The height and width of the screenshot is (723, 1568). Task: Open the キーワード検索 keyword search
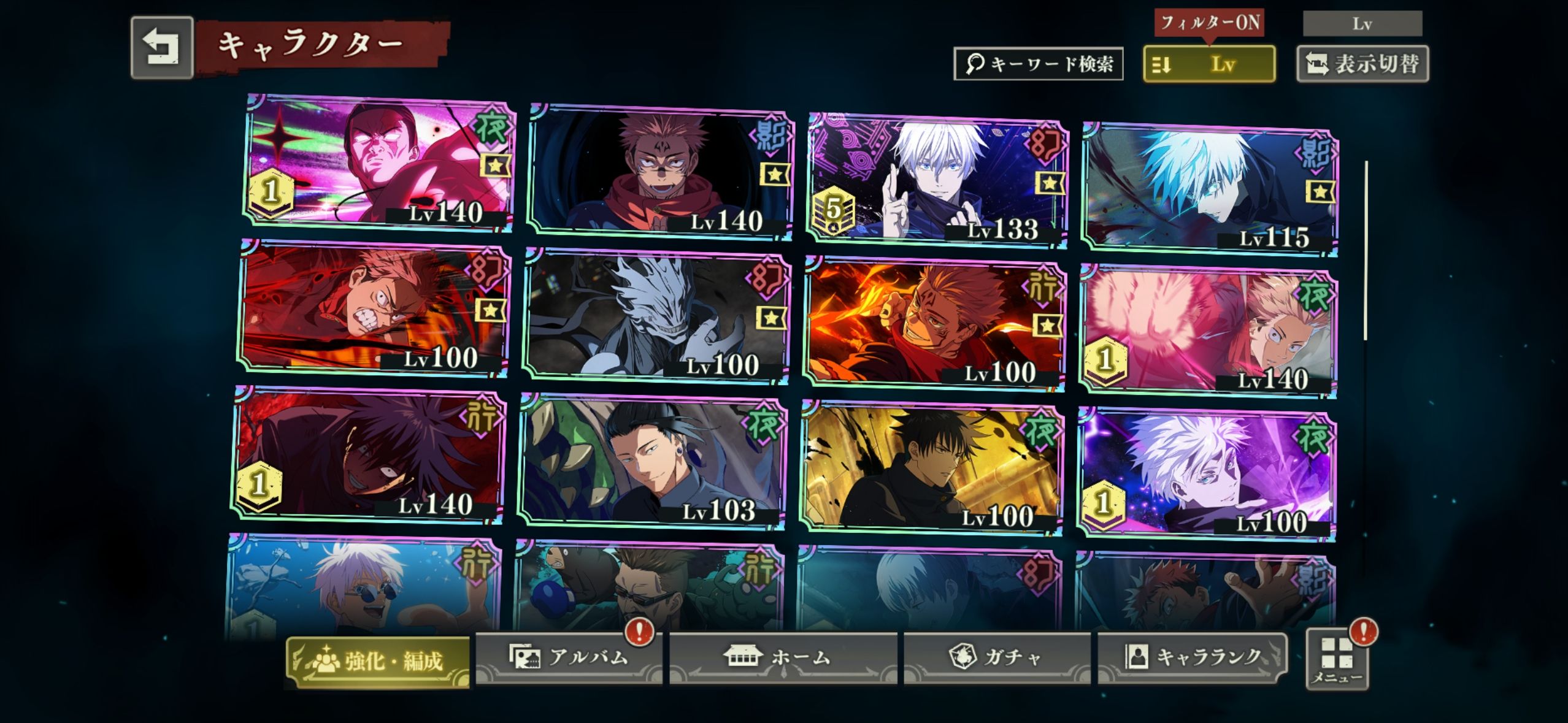(x=1038, y=64)
